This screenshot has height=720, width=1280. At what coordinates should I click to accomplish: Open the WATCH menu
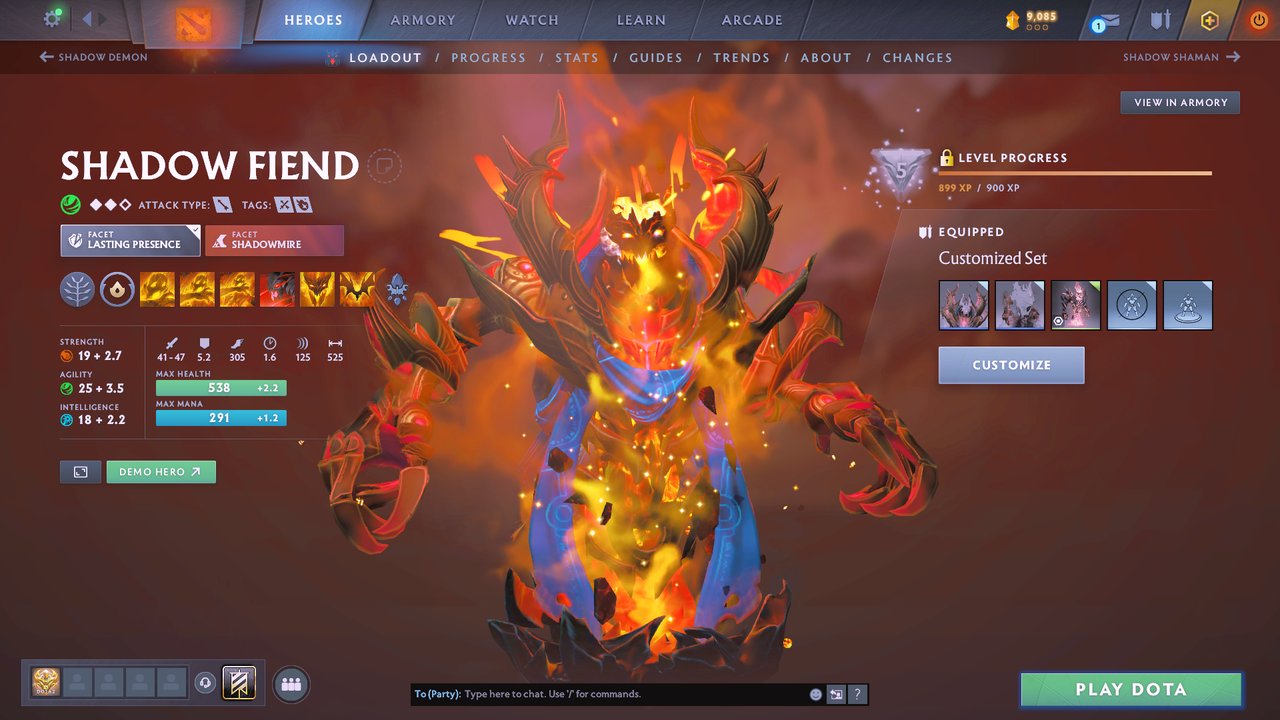[531, 19]
